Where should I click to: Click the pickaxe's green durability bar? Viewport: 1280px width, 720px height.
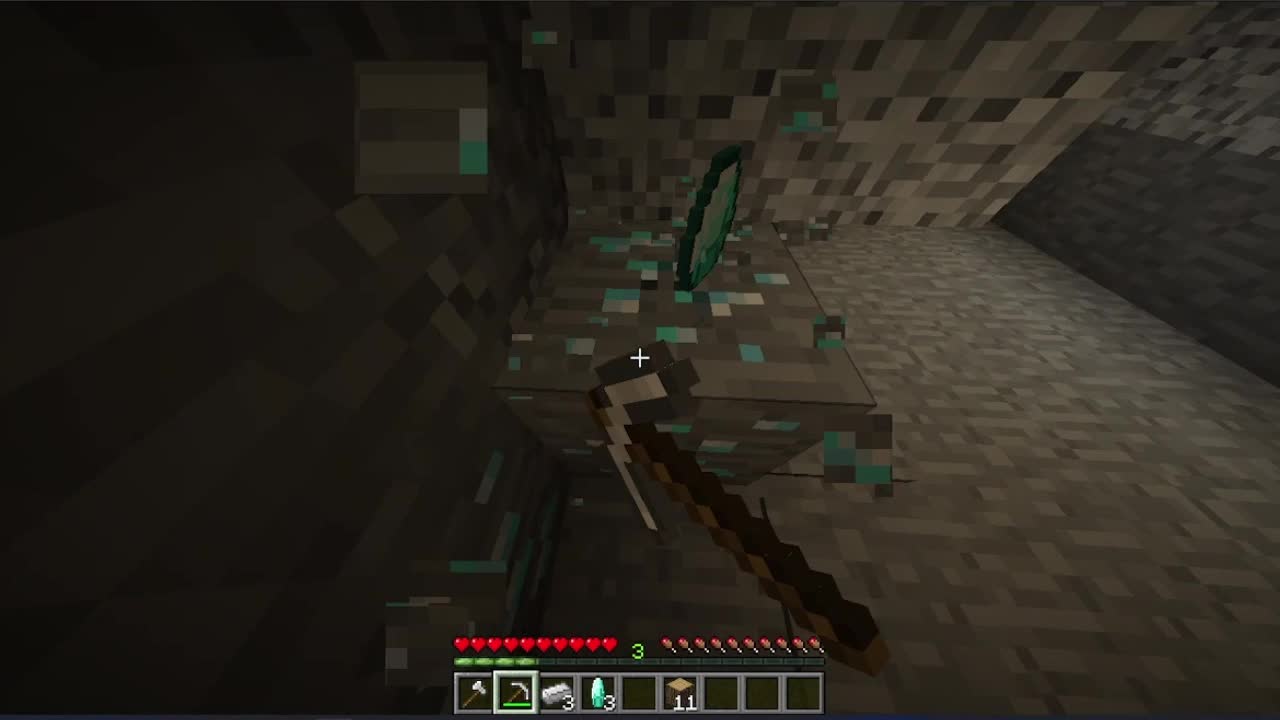pos(515,705)
